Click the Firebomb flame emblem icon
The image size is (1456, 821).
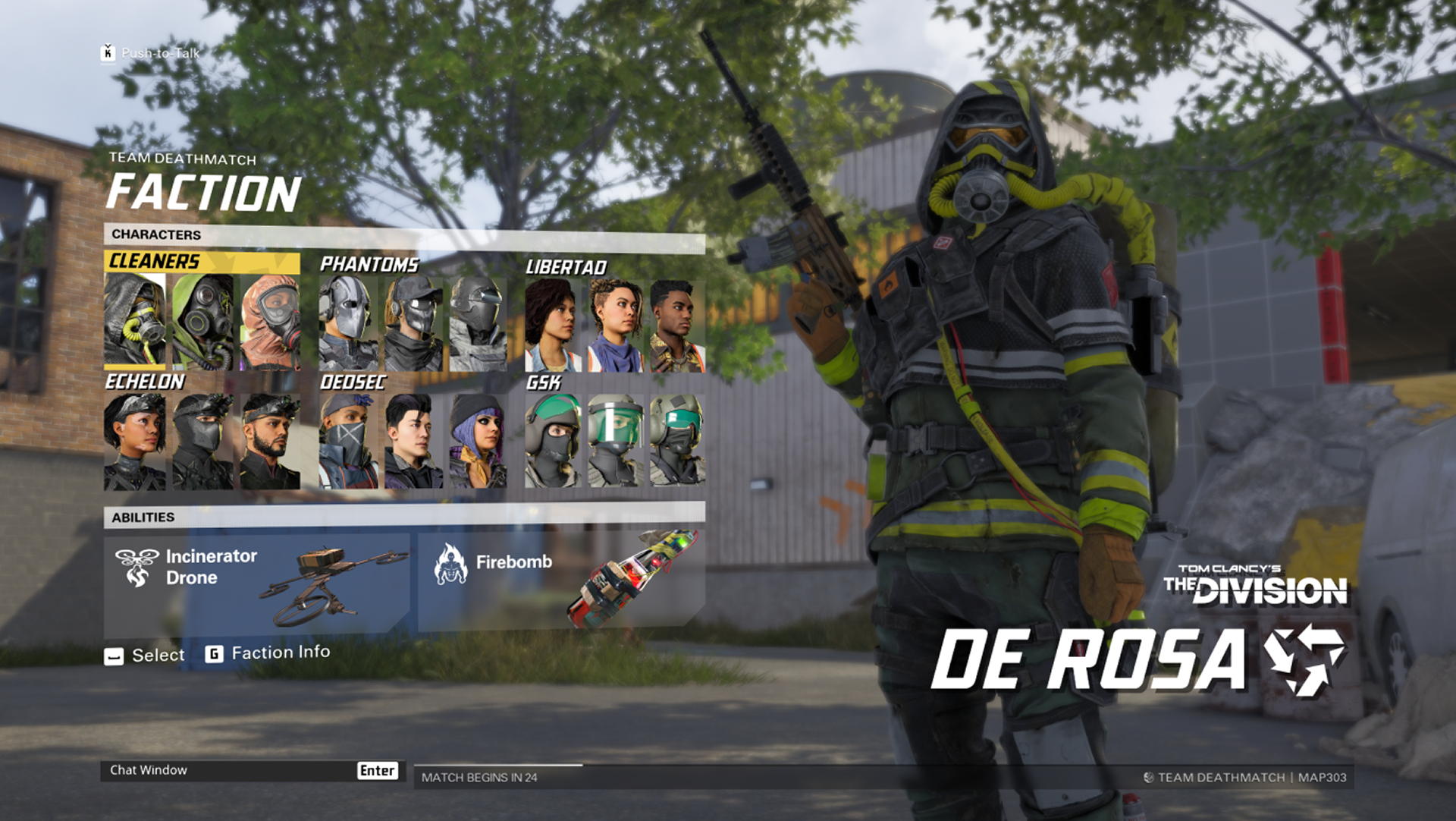tap(453, 563)
